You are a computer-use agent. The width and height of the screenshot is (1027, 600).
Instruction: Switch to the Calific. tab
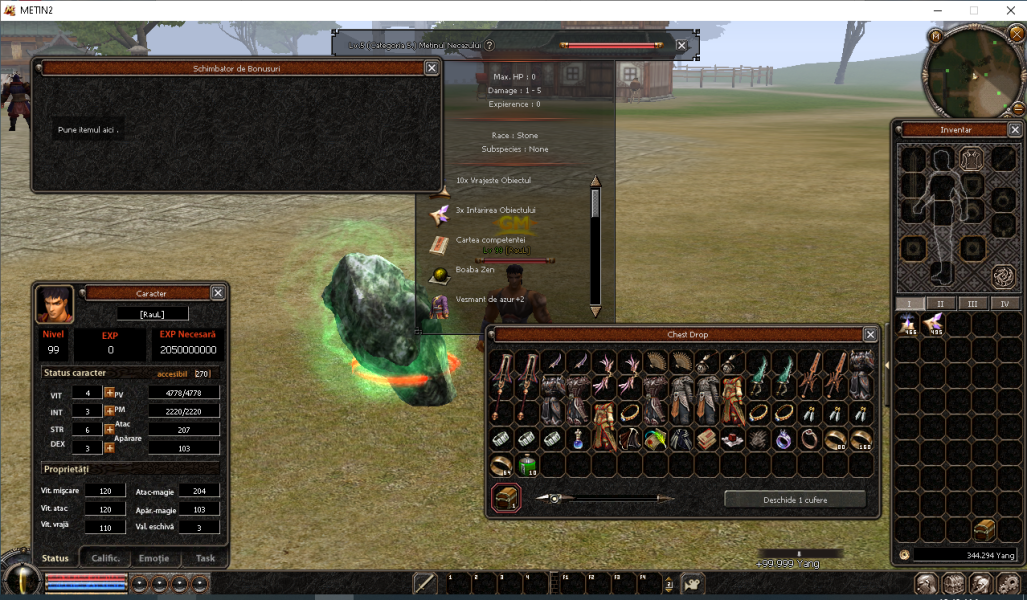click(x=105, y=558)
